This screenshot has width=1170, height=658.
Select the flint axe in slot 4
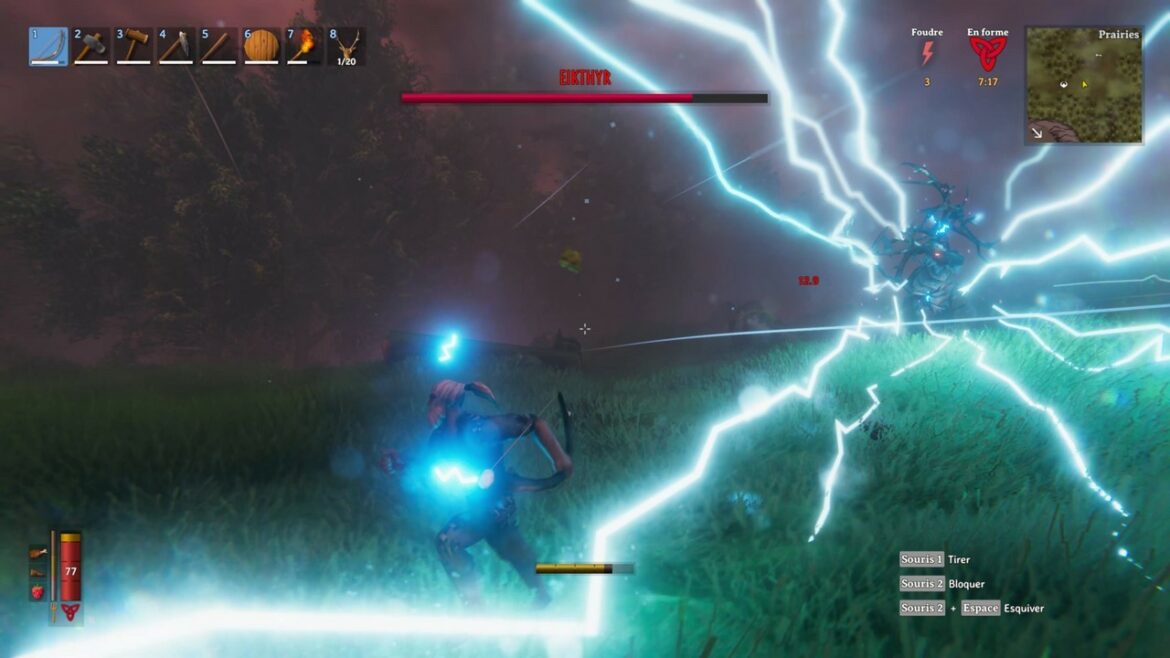coord(176,47)
